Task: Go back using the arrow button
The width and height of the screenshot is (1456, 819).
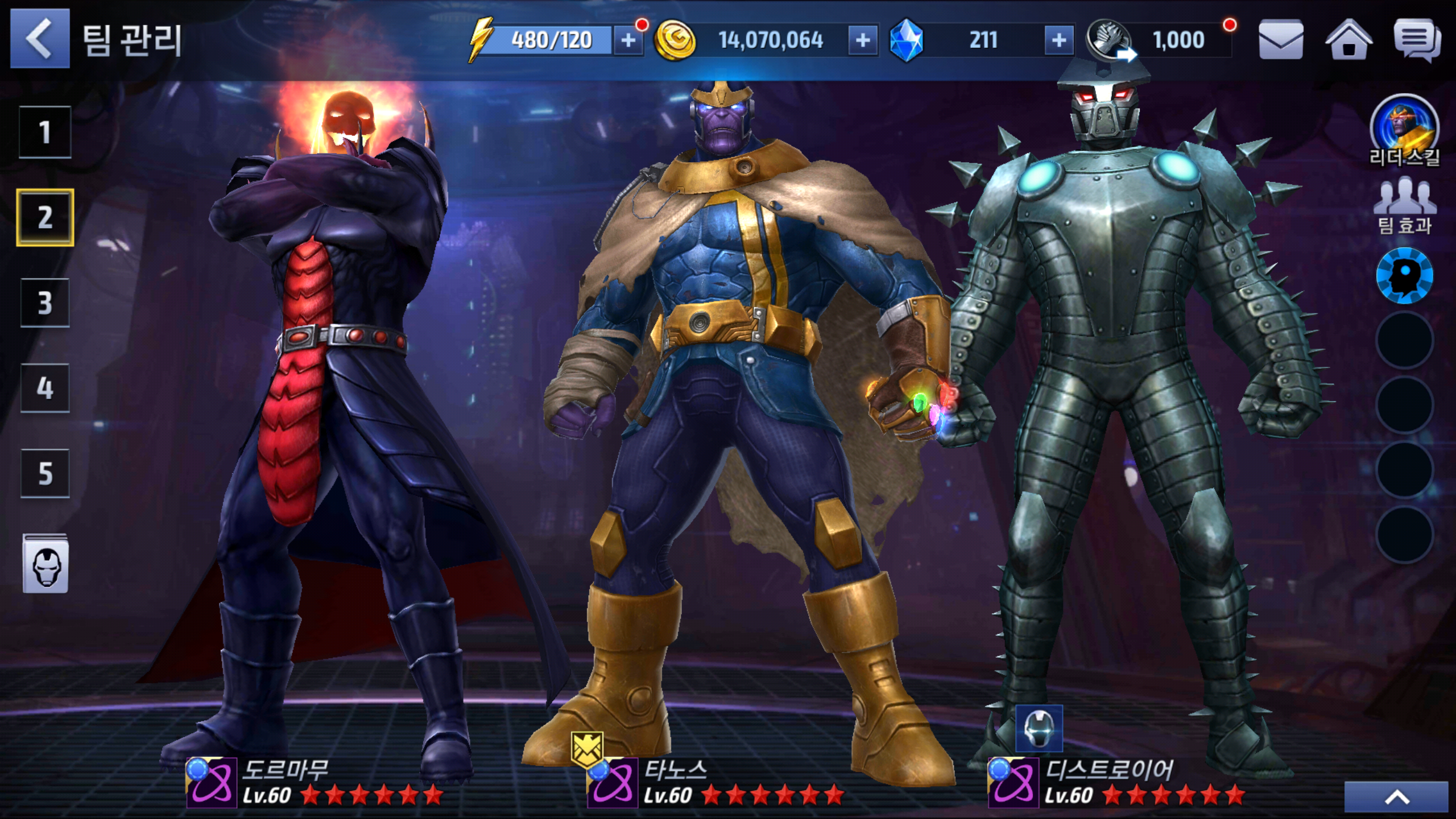Action: point(40,39)
